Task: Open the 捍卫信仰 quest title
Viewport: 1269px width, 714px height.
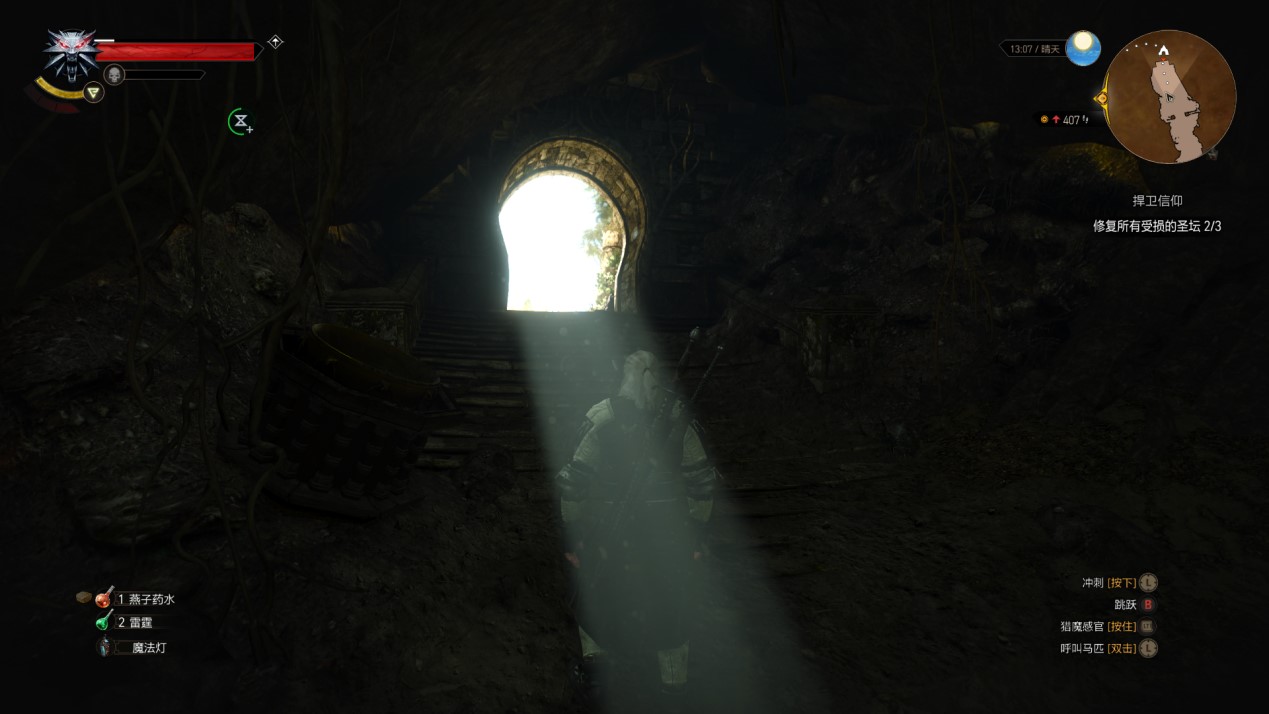Action: pos(1157,201)
